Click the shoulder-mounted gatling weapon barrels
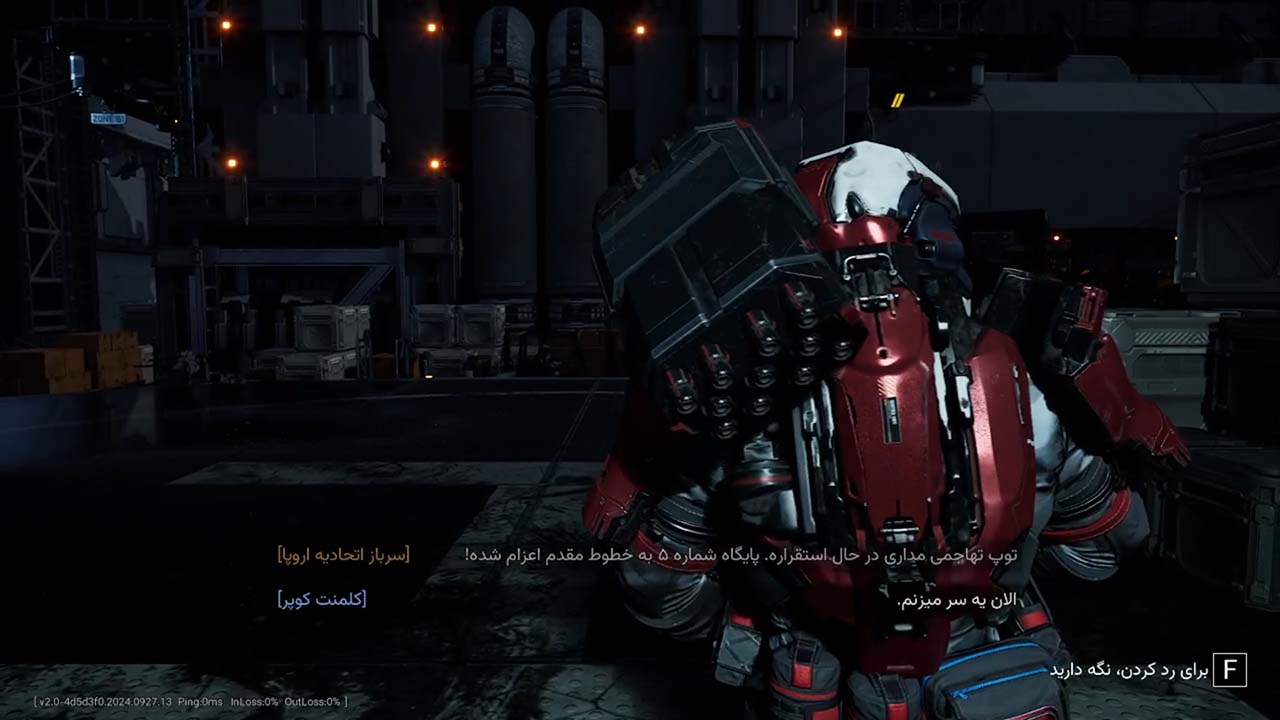The height and width of the screenshot is (720, 1280). (x=760, y=370)
